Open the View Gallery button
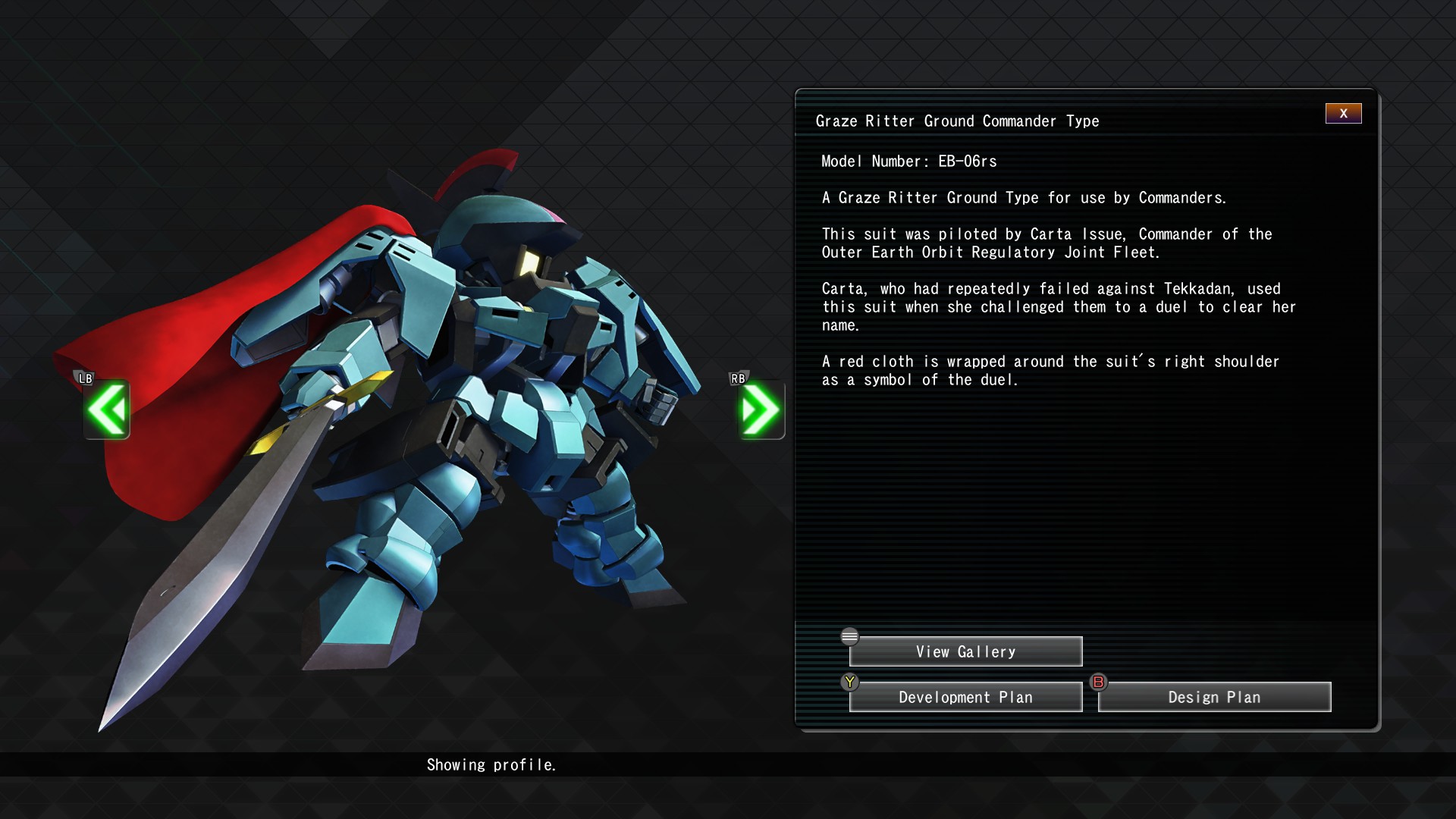1456x819 pixels. click(965, 652)
